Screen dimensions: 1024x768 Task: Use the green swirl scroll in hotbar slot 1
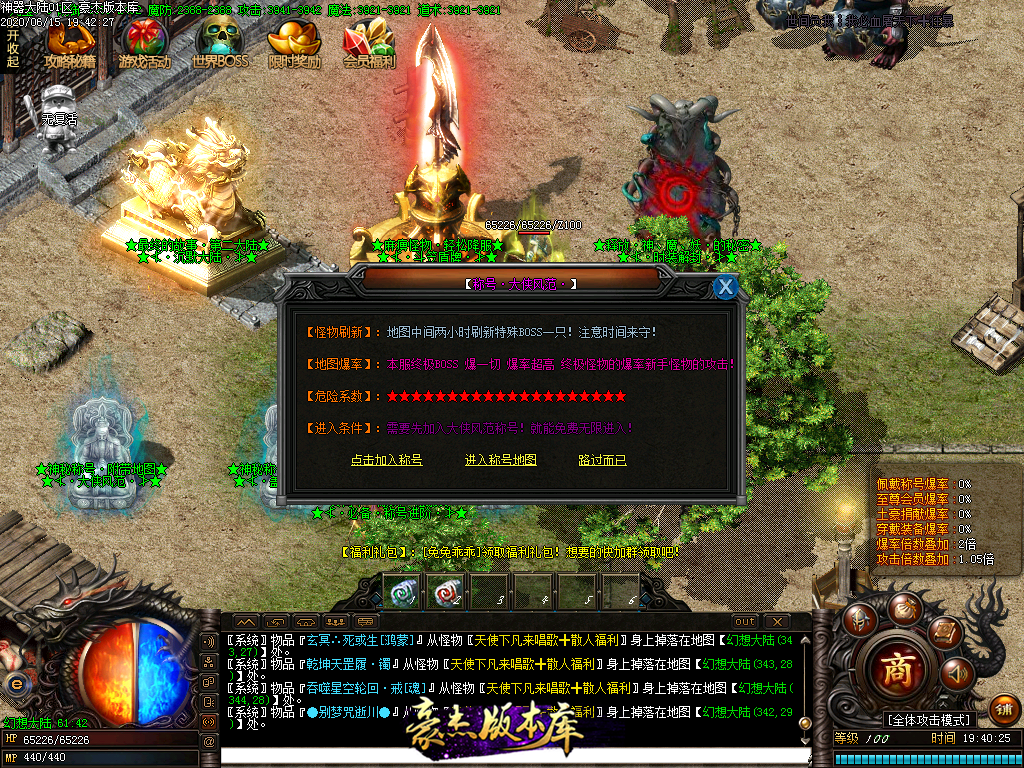click(401, 591)
